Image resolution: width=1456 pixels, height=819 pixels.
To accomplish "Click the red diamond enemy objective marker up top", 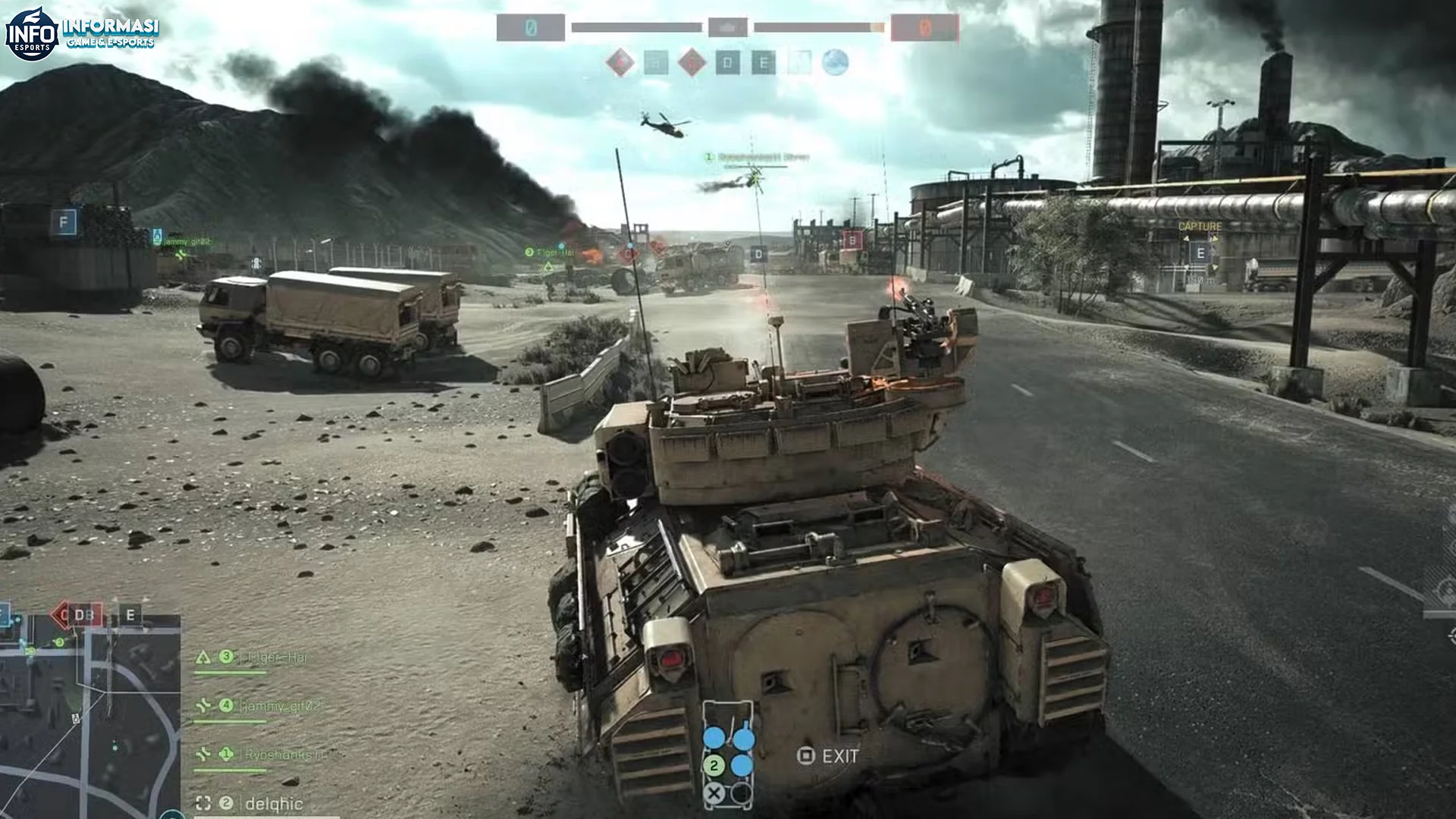I will click(620, 61).
